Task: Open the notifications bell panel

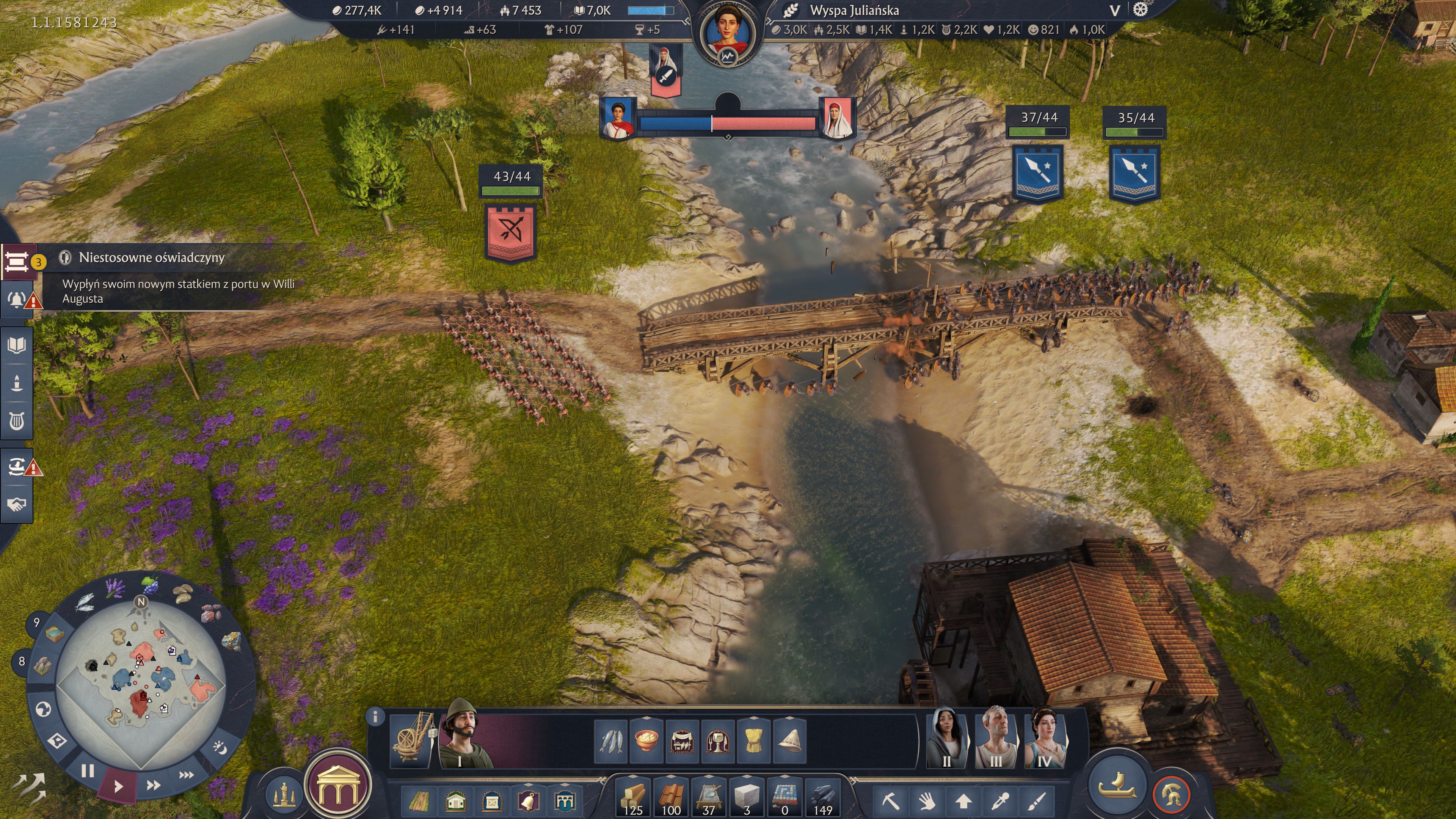Action: (x=17, y=299)
